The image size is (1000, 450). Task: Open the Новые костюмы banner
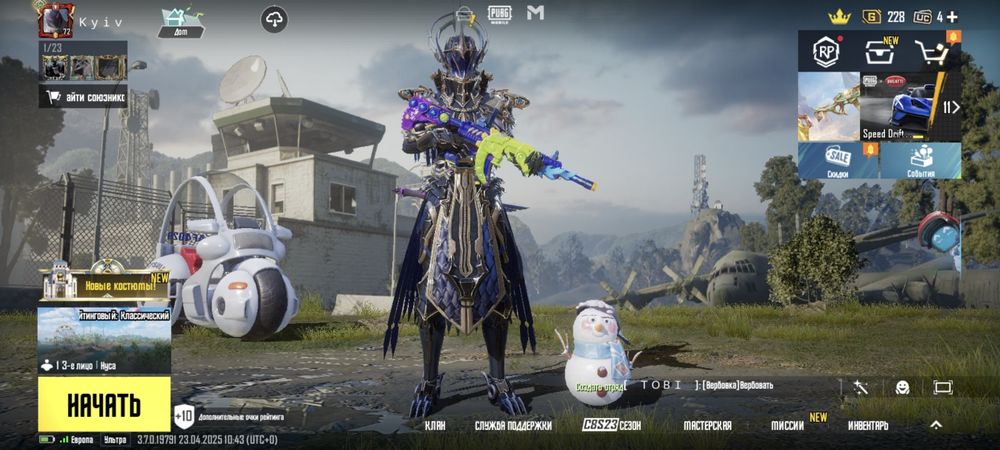(104, 284)
